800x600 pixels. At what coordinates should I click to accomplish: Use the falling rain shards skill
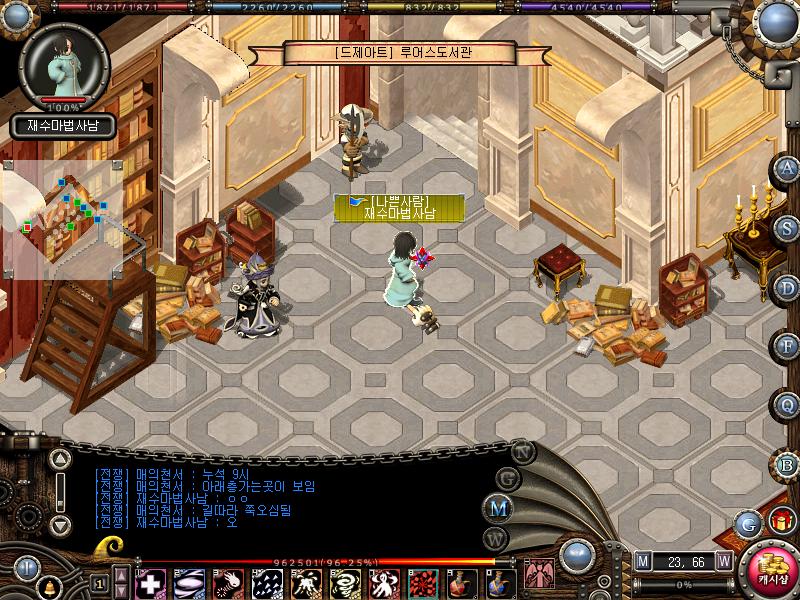pos(266,583)
